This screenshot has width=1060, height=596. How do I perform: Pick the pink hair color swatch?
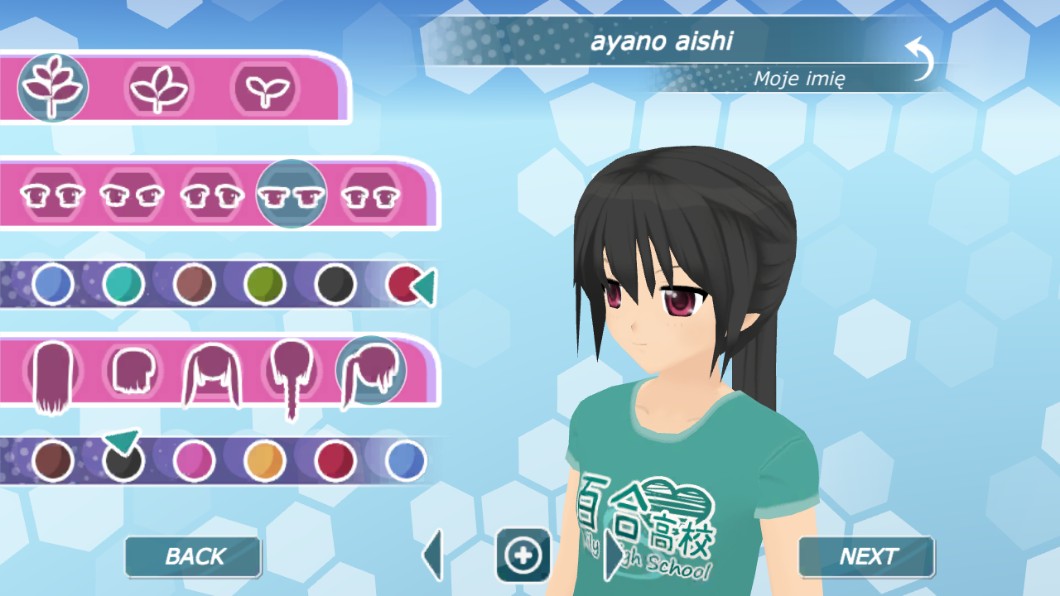coord(194,461)
